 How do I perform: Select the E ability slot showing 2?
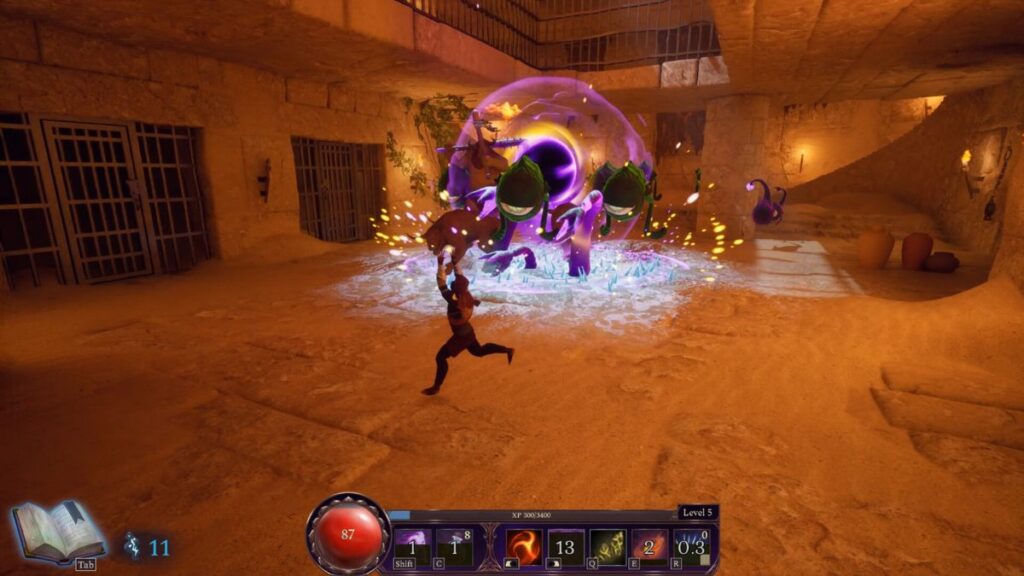tap(650, 547)
